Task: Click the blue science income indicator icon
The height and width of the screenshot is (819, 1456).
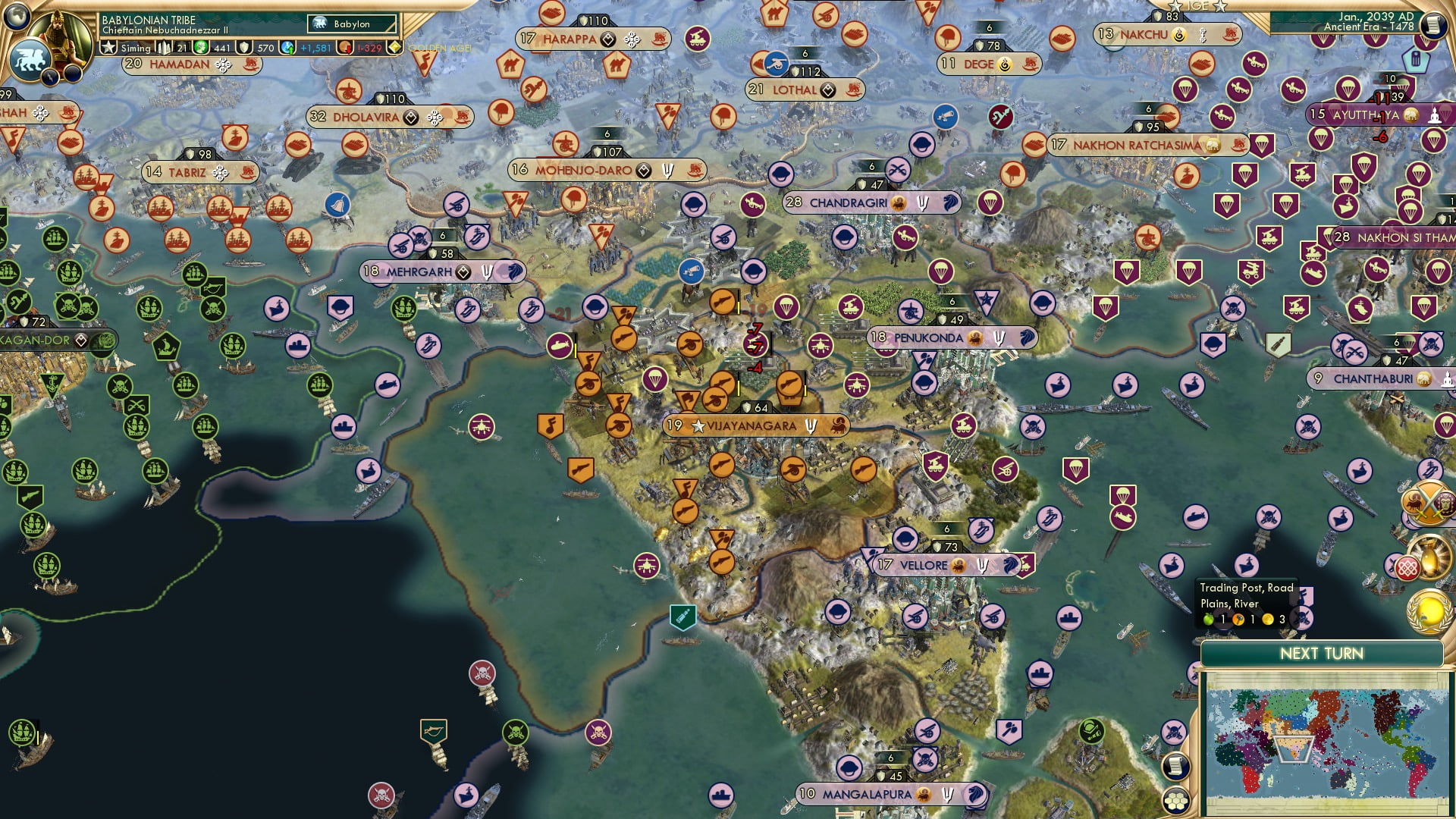Action: tap(287, 47)
